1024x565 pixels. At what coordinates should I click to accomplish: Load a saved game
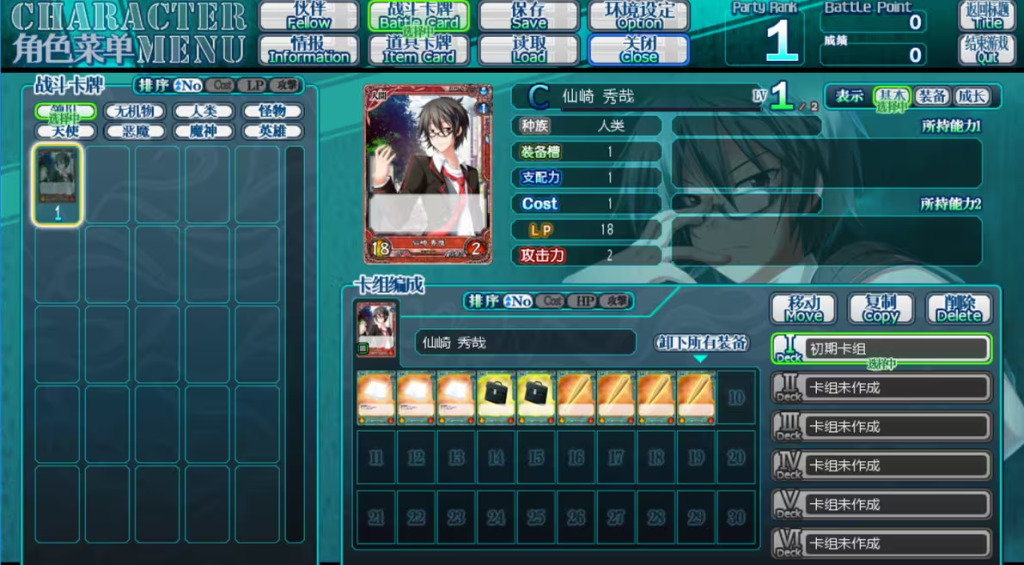click(528, 50)
